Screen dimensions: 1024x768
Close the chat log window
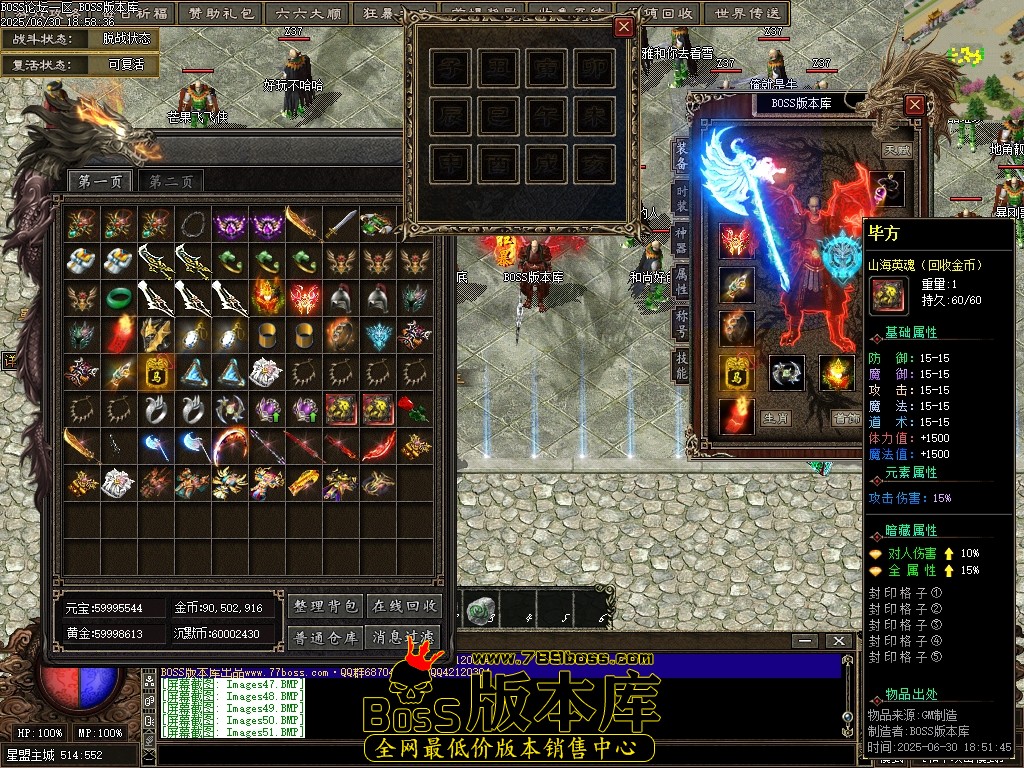(x=839, y=641)
